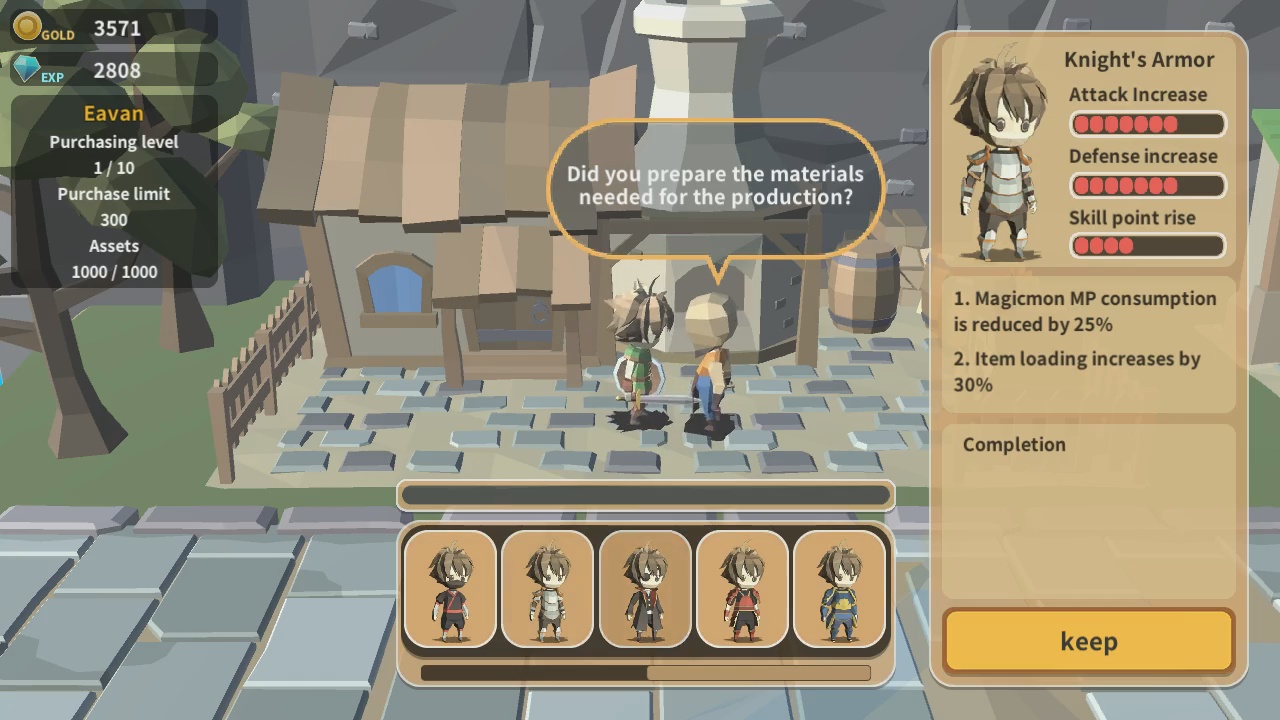Select the red samurai armor thumbnail
The image size is (1280, 720).
742,589
